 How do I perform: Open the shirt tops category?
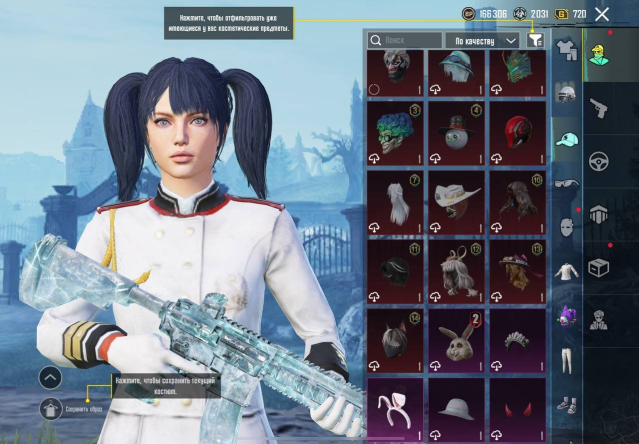(x=567, y=270)
